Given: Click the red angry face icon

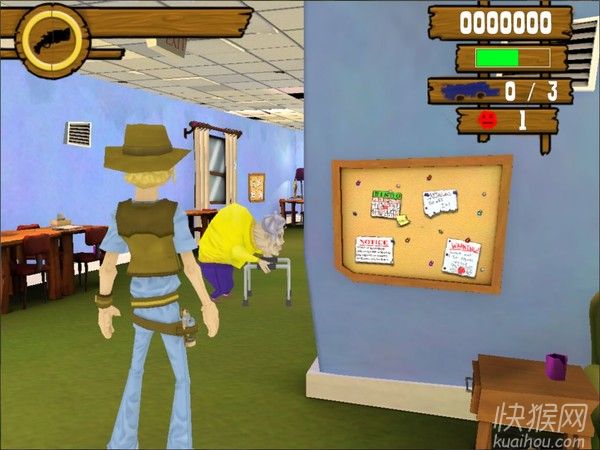Looking at the screenshot, I should pyautogui.click(x=487, y=120).
